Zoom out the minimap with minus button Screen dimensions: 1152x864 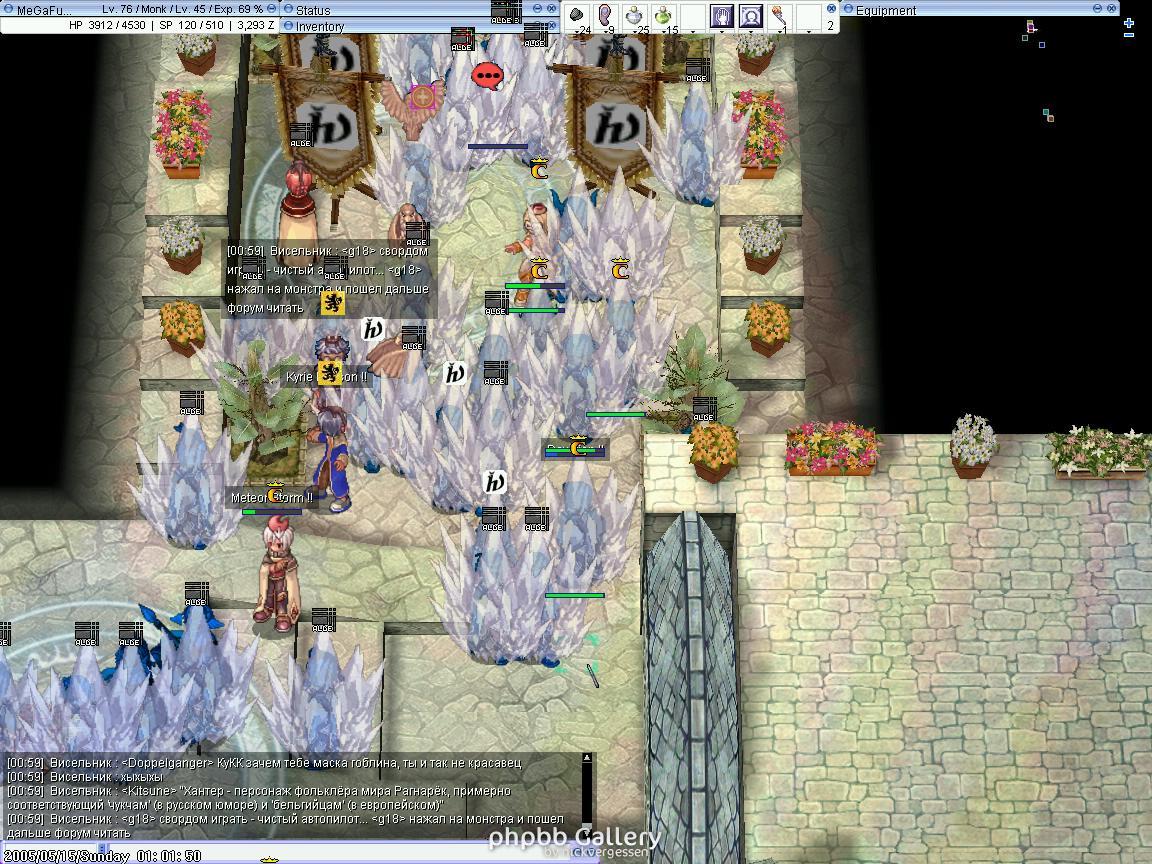click(1129, 36)
